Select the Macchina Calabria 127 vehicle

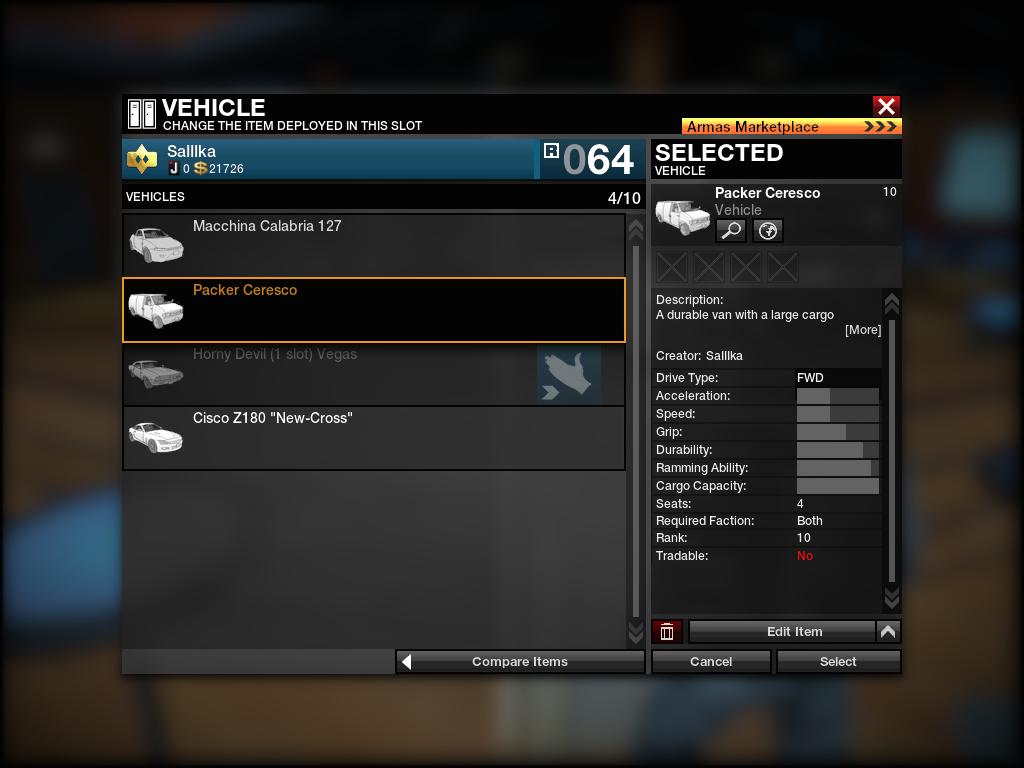coord(373,245)
